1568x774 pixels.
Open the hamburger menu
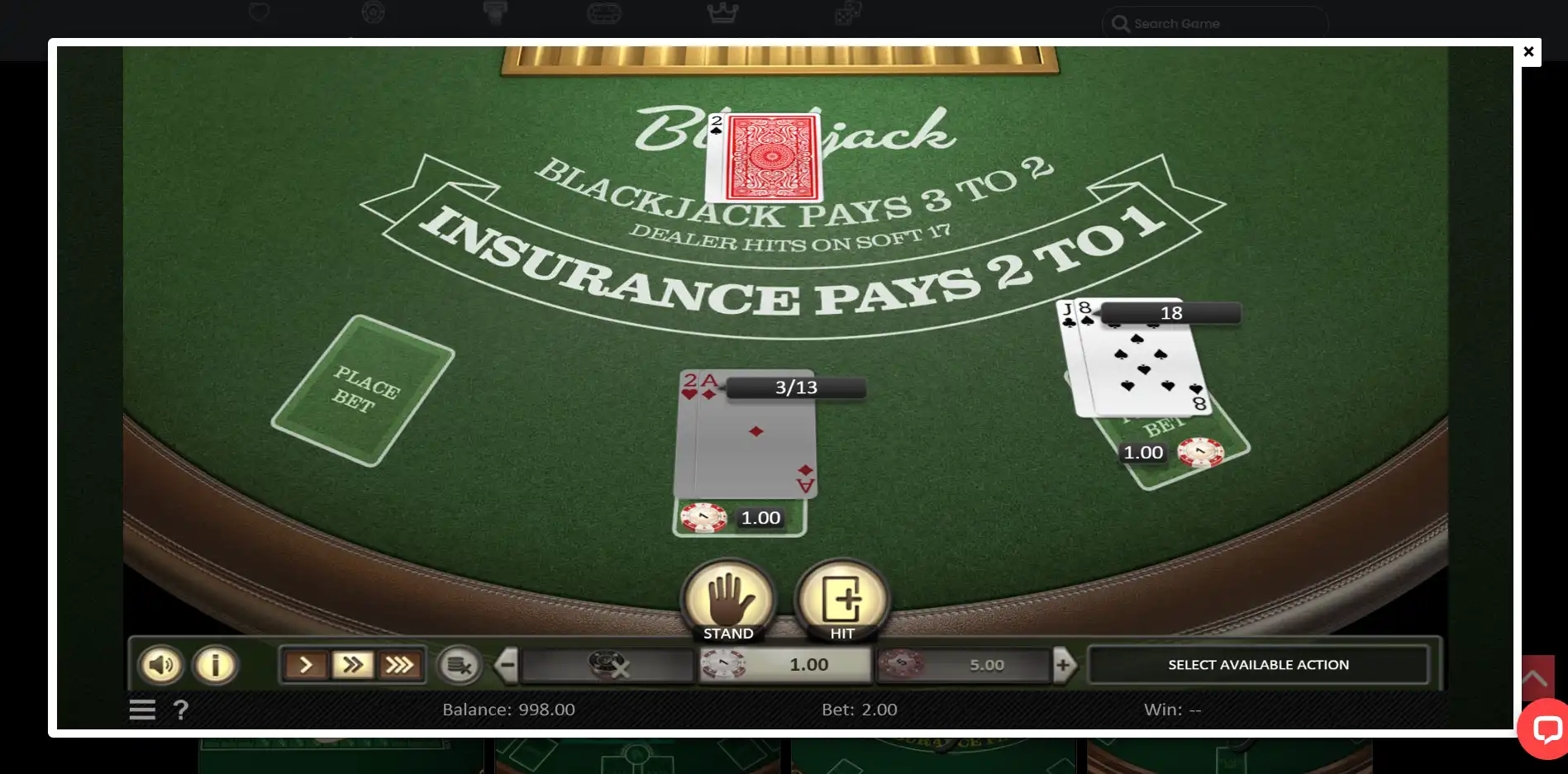coord(142,710)
